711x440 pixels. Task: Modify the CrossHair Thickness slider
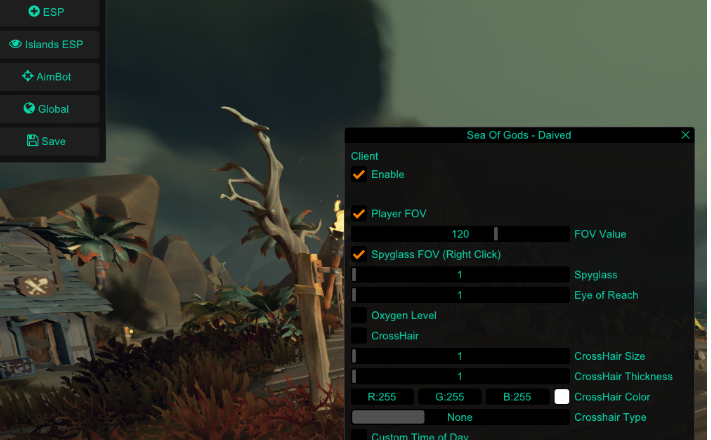(x=460, y=376)
